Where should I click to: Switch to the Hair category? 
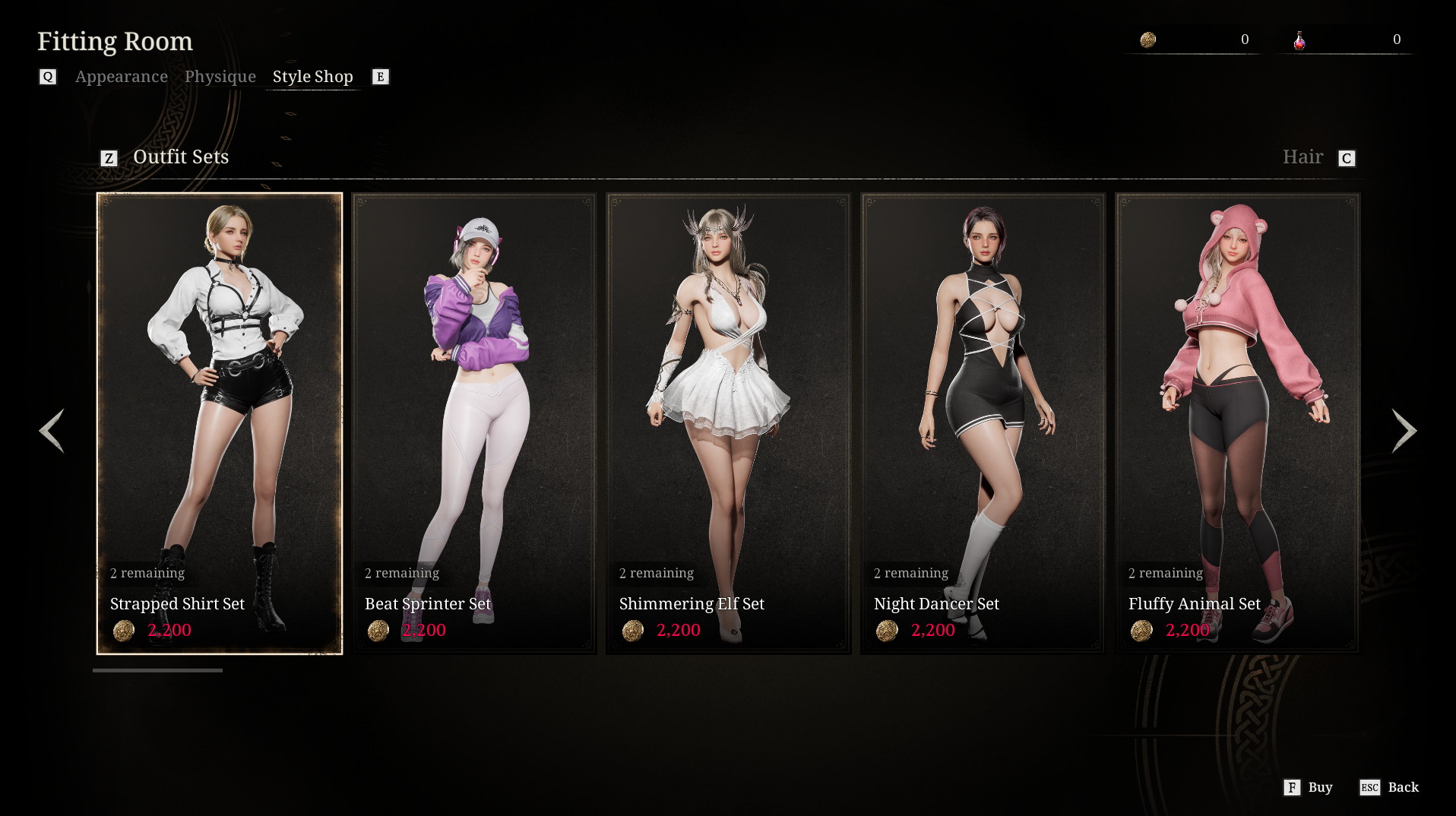coord(1302,157)
